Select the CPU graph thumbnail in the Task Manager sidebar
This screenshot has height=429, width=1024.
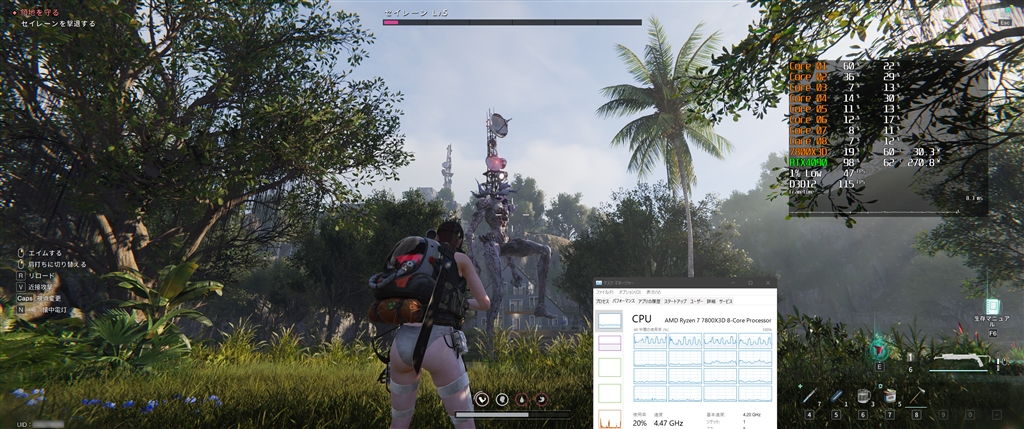(x=608, y=320)
